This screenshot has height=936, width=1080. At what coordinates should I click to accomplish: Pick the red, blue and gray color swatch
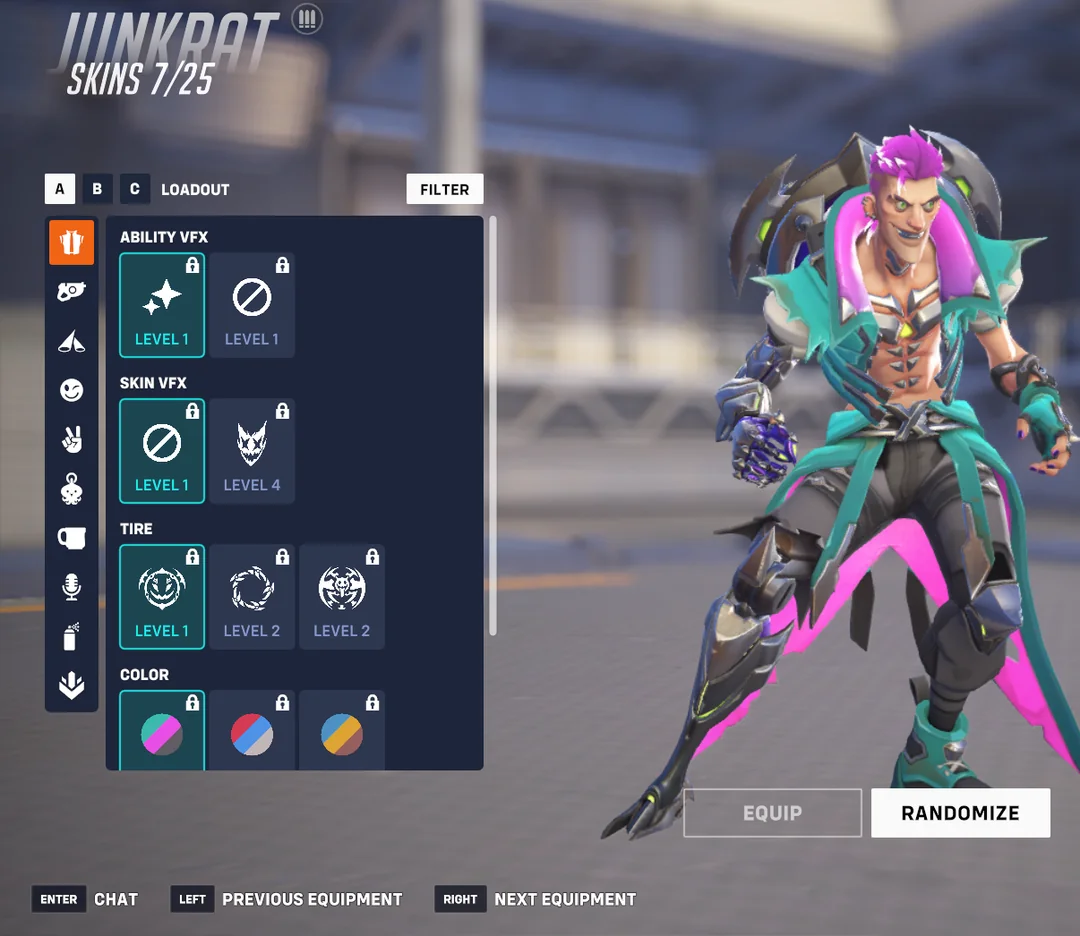pyautogui.click(x=252, y=733)
